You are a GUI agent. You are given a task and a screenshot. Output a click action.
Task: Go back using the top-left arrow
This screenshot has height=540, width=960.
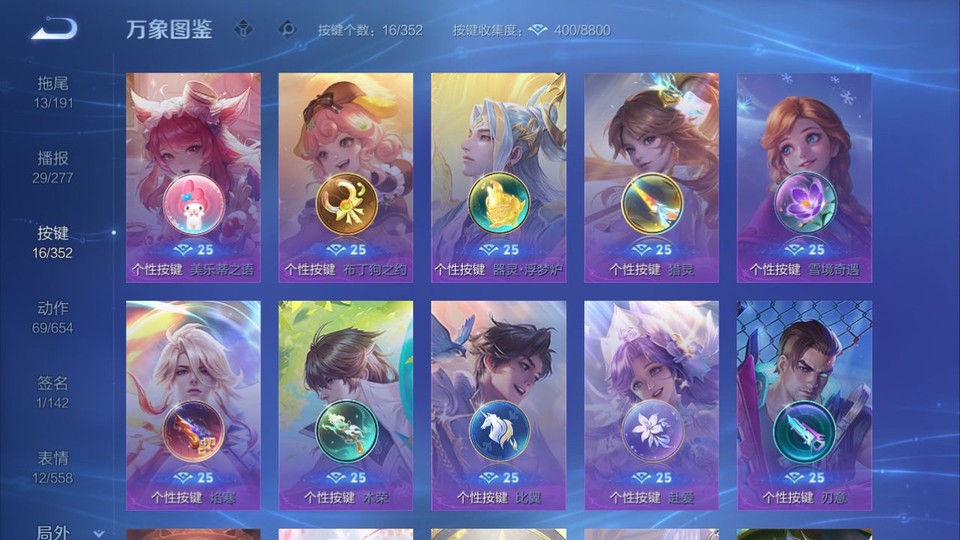click(x=54, y=29)
